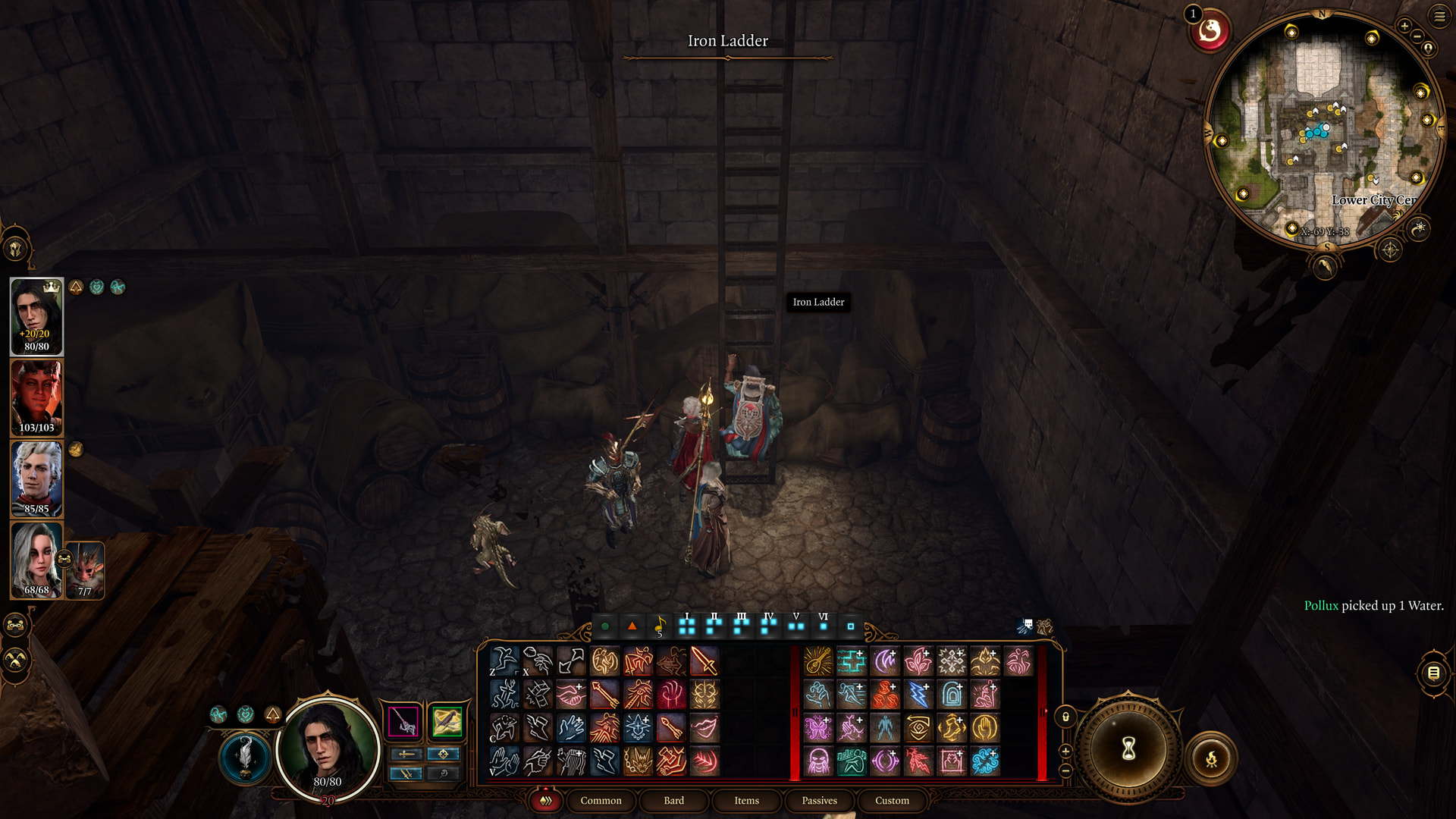Open the Bard hotbar tab
Screen dimensions: 1456x819
pyautogui.click(x=673, y=801)
